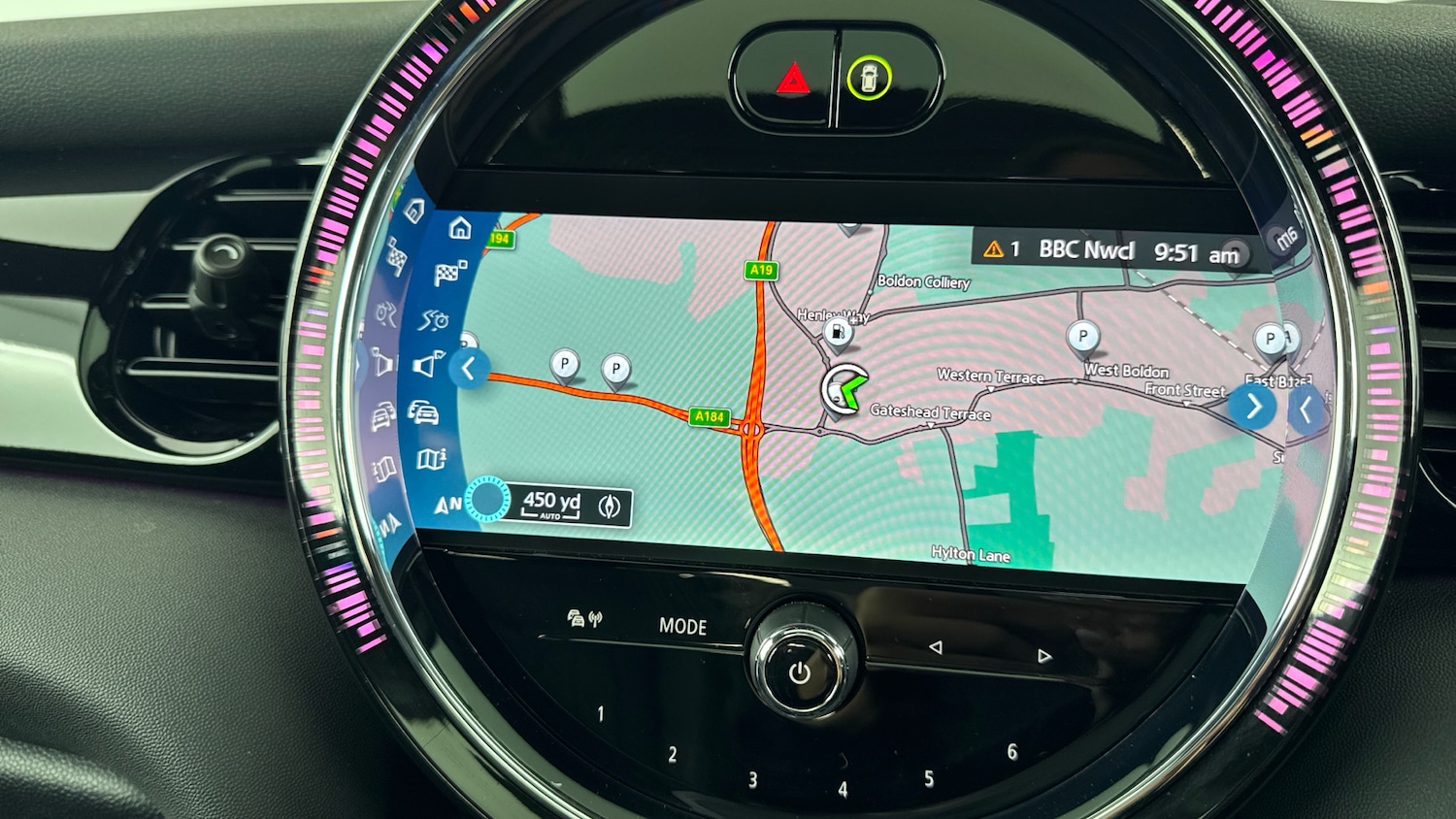Open the traffic warning triangle alert

point(993,249)
